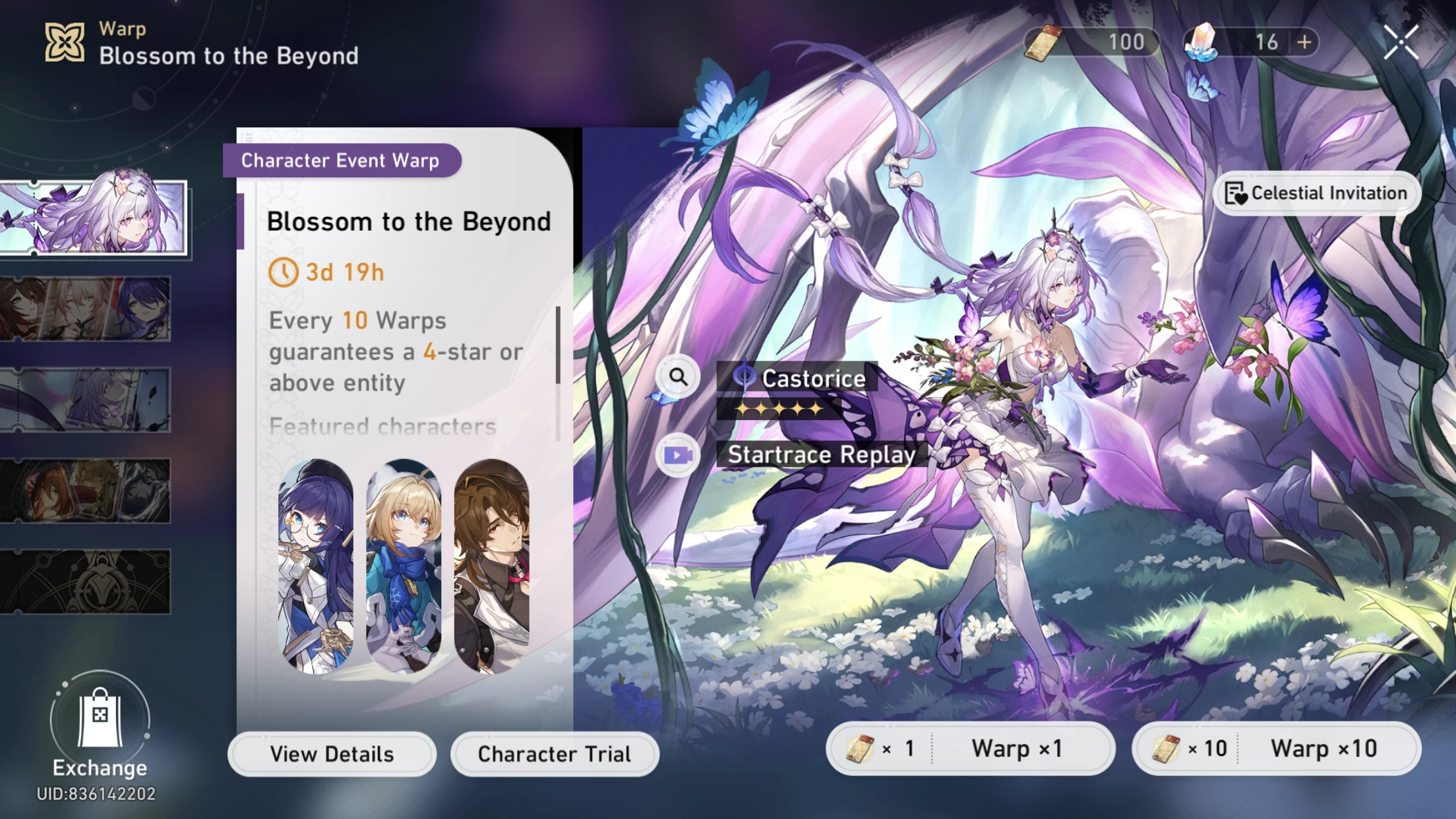Start the Character Trial
This screenshot has height=819, width=1456.
554,754
